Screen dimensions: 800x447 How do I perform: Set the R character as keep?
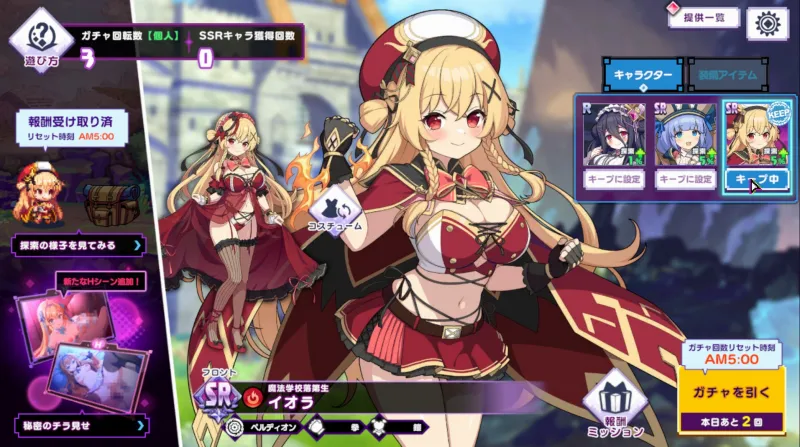pyautogui.click(x=613, y=179)
